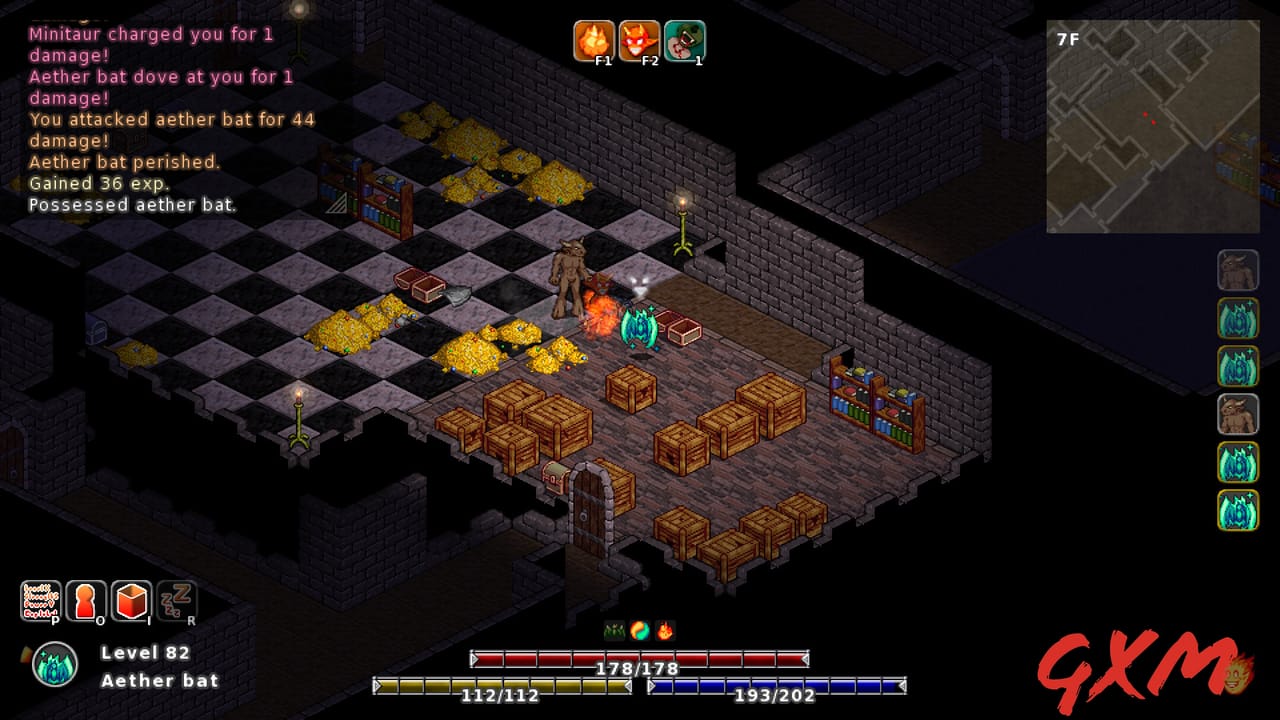Cast the fire skill bound to F1
The image size is (1280, 720).
(595, 40)
